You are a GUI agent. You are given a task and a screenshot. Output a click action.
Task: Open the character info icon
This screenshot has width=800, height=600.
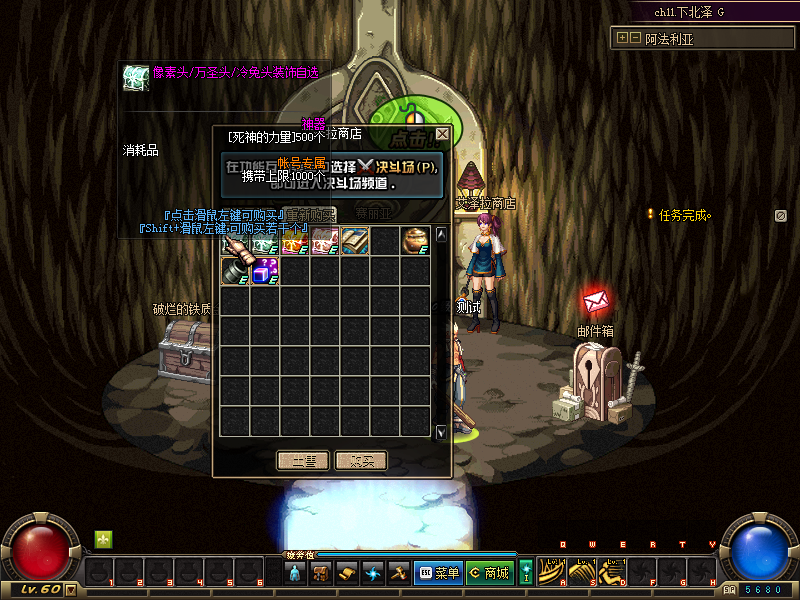click(295, 573)
